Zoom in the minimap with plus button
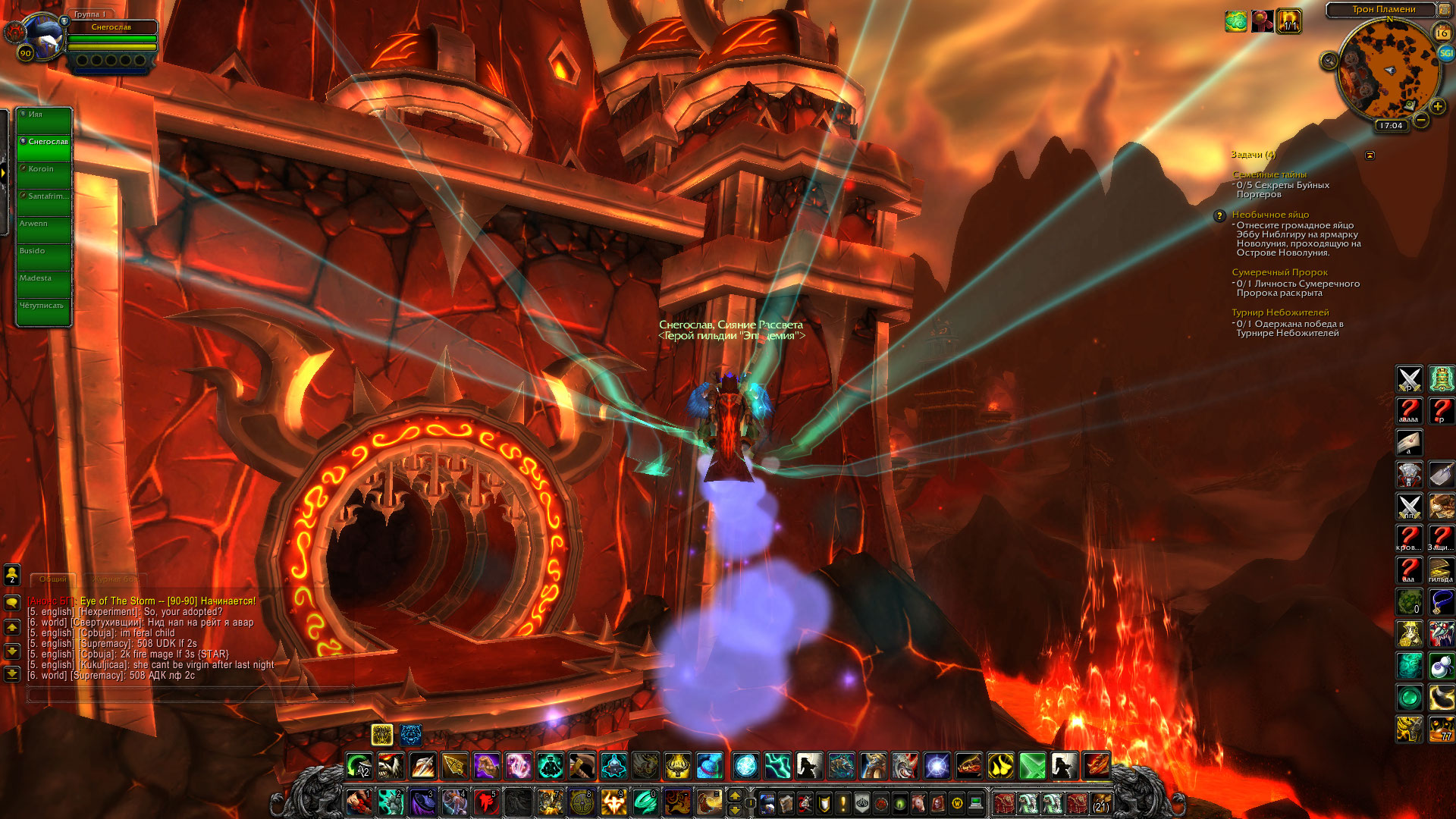Viewport: 1456px width, 819px height. (x=1437, y=107)
